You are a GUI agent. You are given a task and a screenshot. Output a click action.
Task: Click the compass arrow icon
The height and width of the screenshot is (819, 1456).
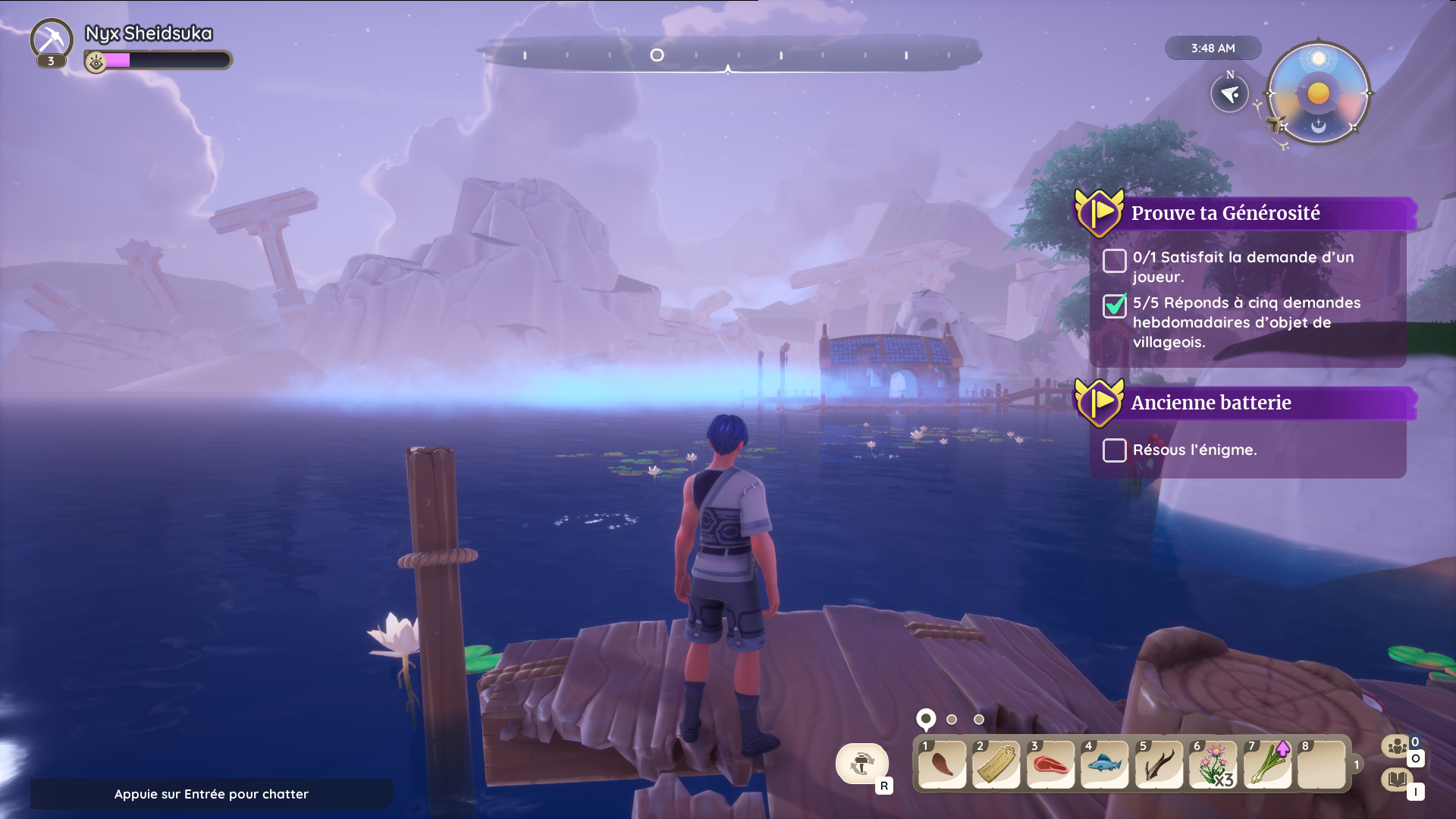[x=1229, y=94]
